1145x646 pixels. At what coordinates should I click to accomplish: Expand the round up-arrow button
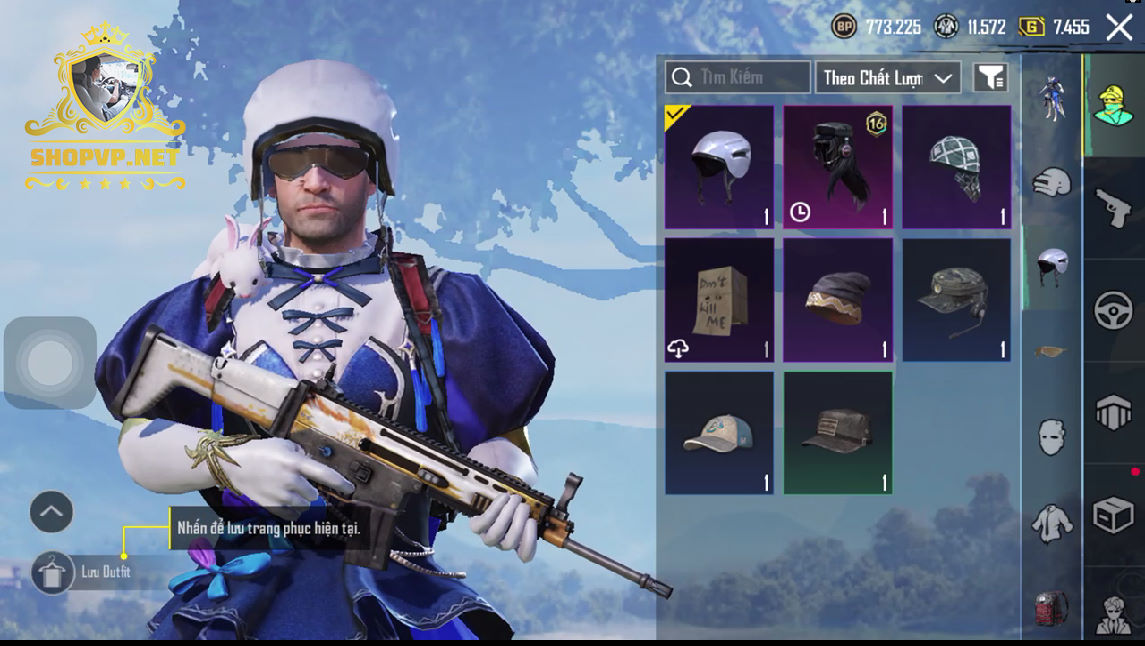pyautogui.click(x=51, y=513)
